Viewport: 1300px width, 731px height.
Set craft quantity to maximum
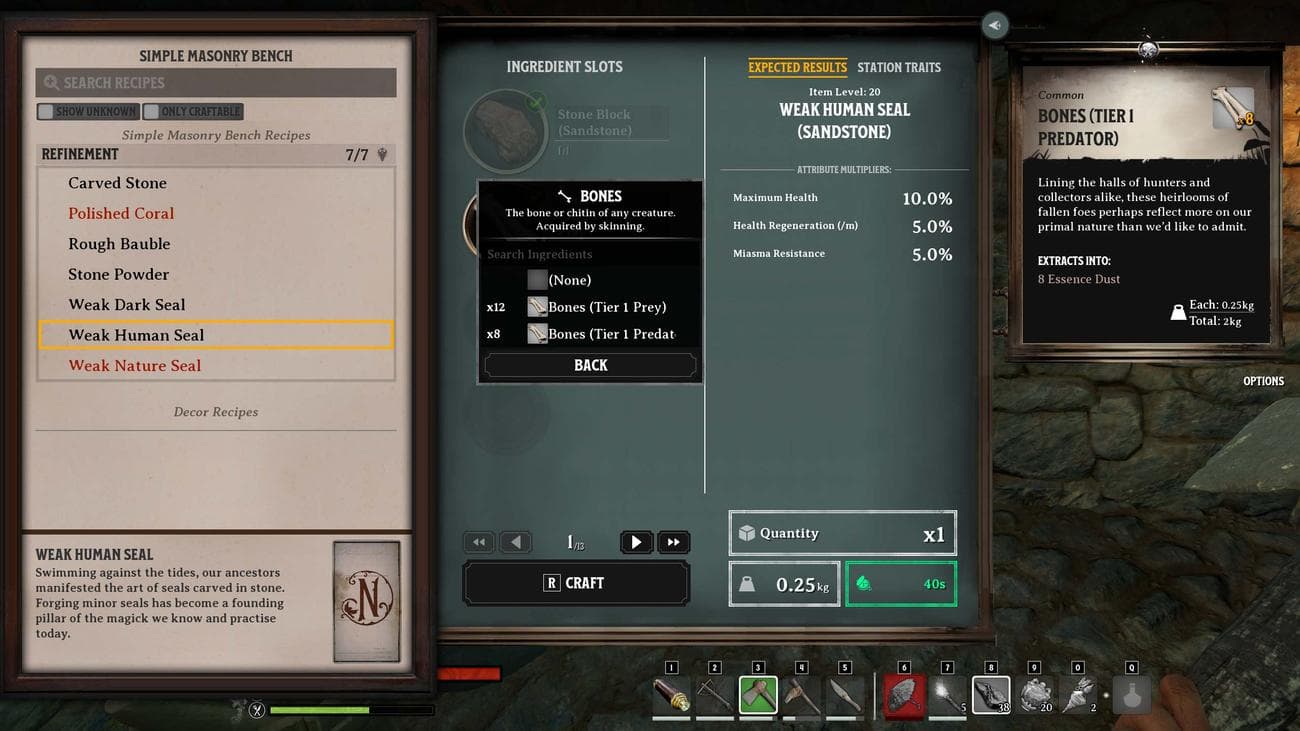[673, 542]
